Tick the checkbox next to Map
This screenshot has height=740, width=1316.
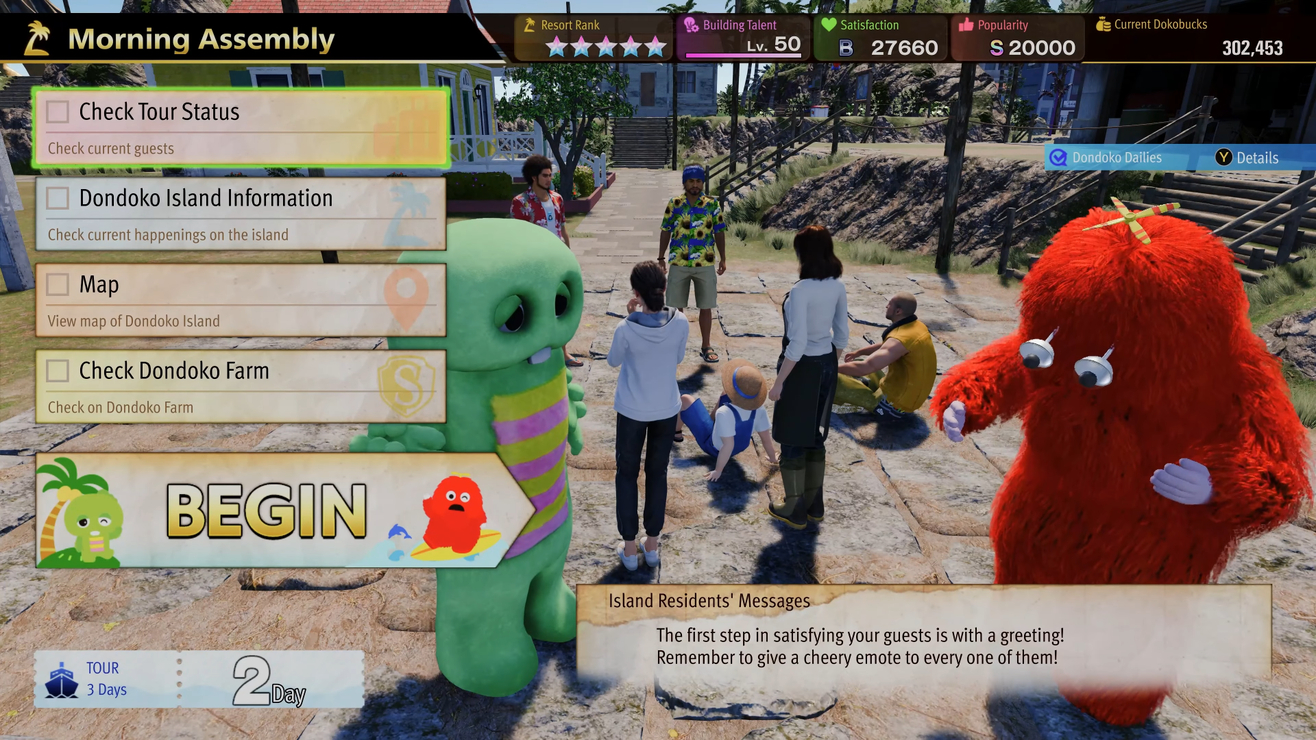(58, 285)
